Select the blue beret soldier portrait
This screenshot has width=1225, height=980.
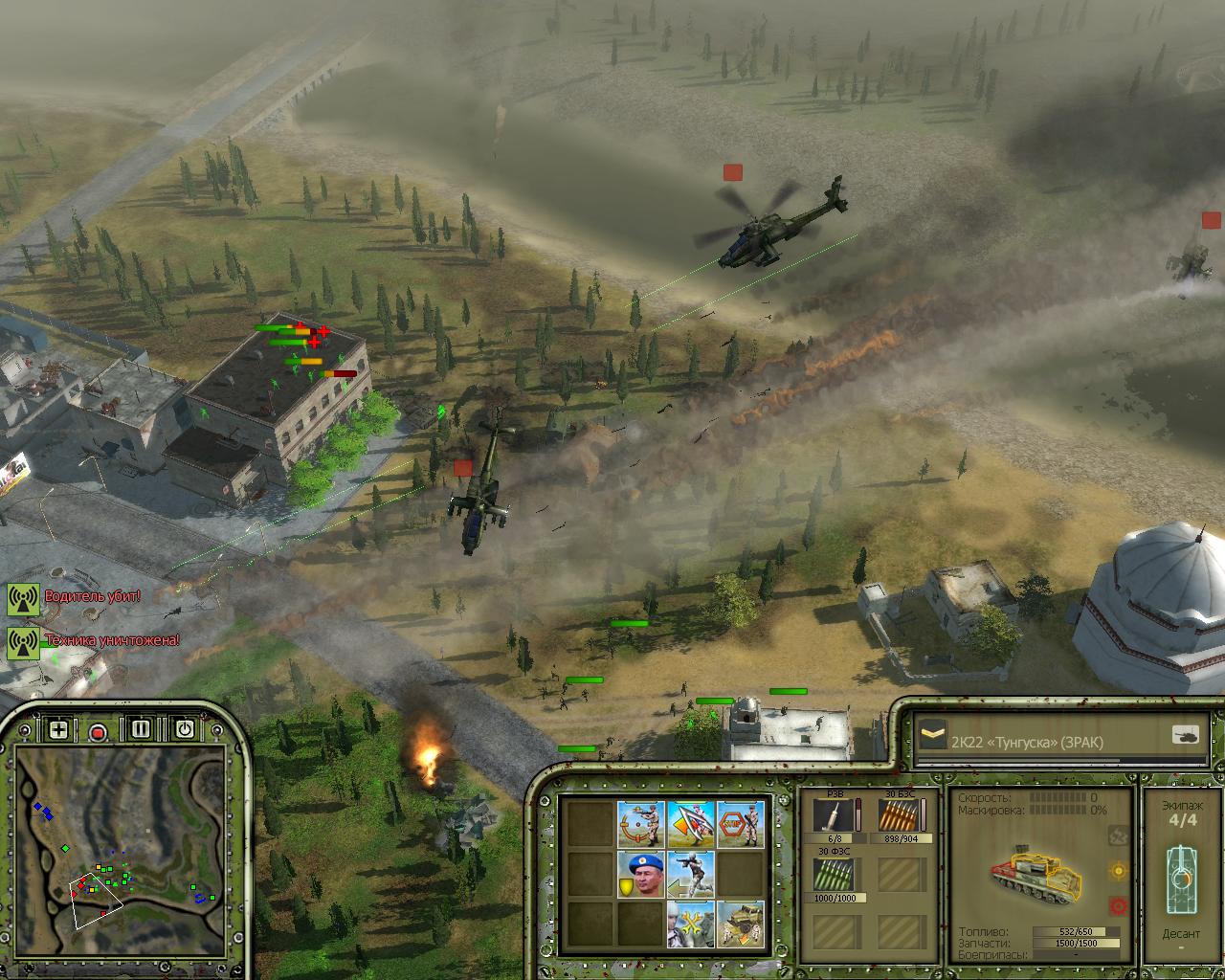point(640,874)
